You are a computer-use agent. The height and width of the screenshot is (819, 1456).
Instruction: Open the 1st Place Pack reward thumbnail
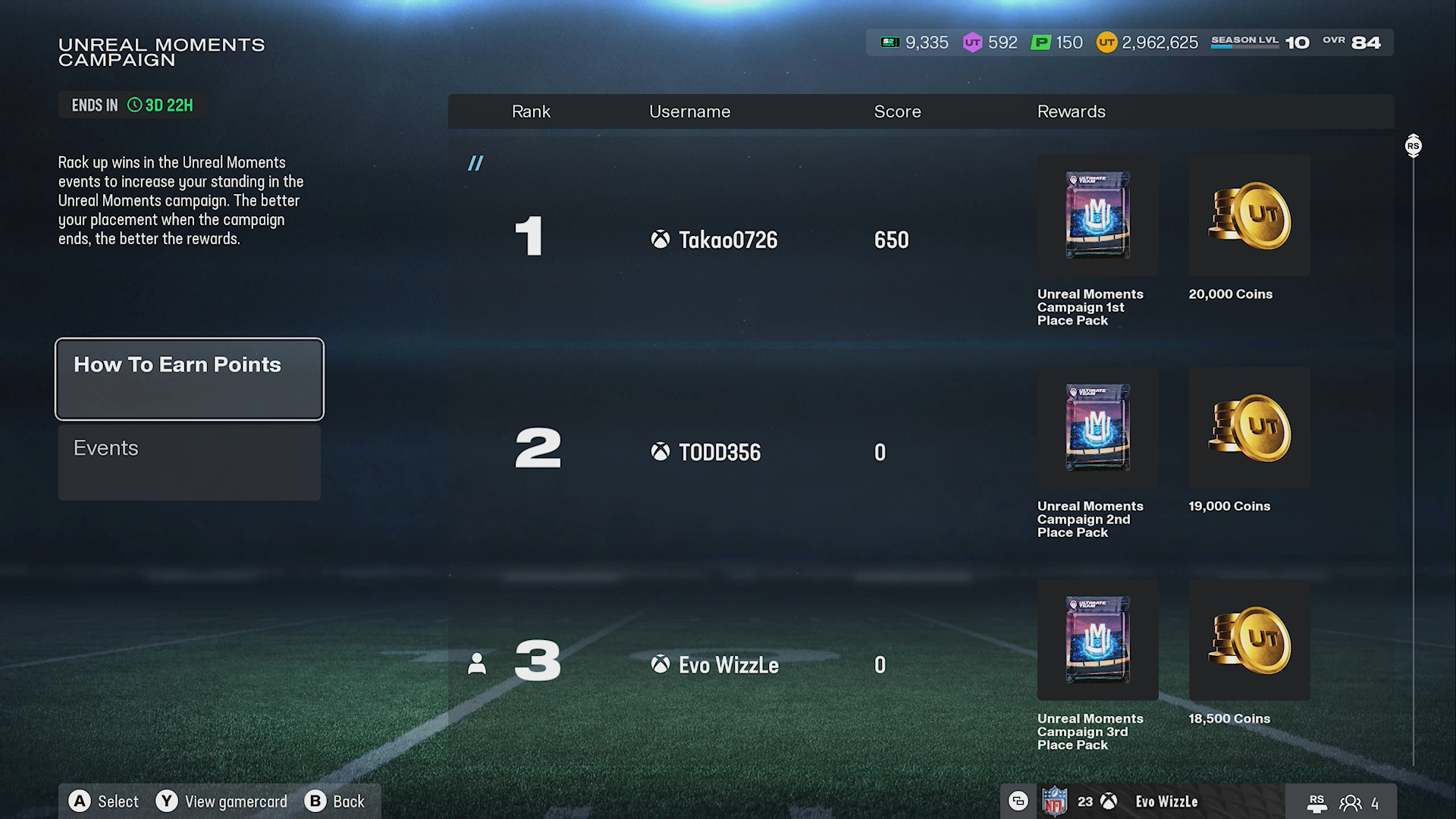(x=1097, y=215)
